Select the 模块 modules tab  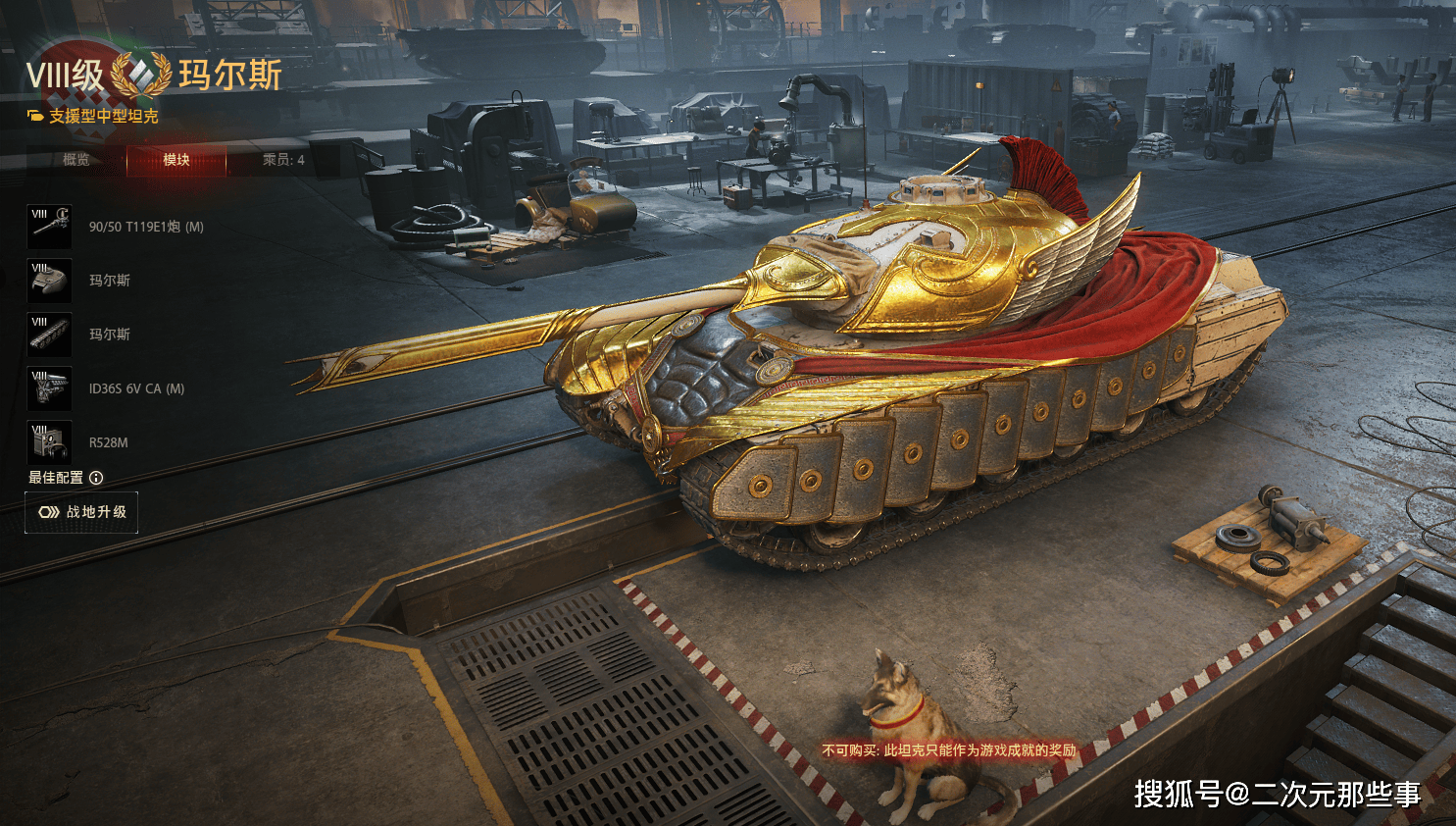pos(176,160)
